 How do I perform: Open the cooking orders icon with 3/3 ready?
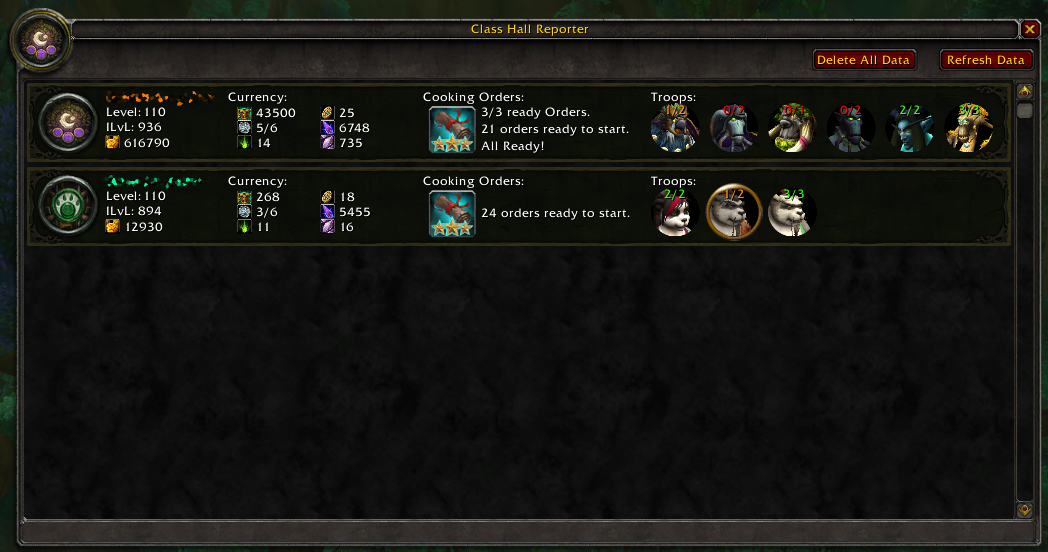point(452,129)
